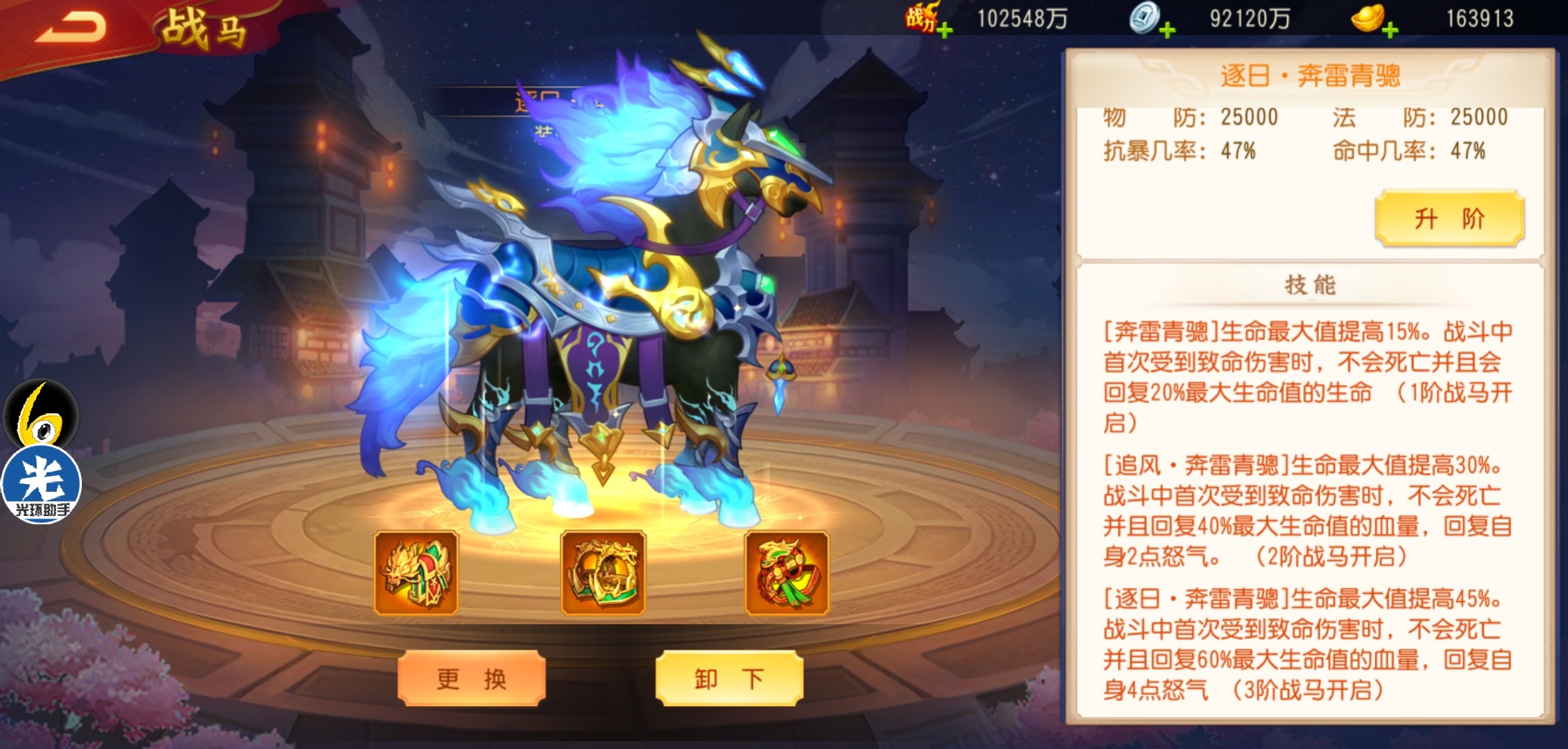
Task: Click the 卸下 unequip button
Action: [x=729, y=678]
